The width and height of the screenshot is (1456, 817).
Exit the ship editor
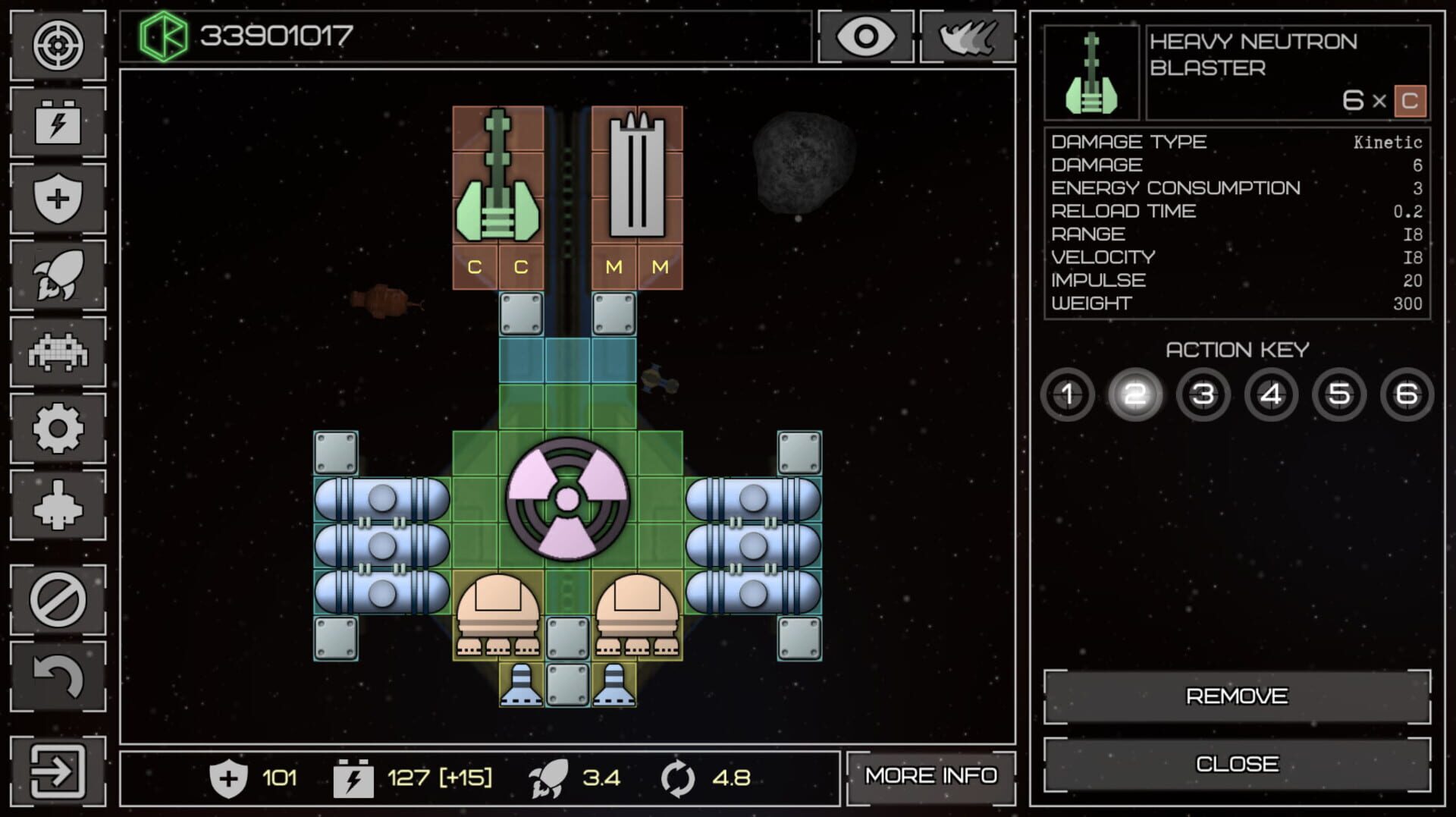tap(58, 768)
